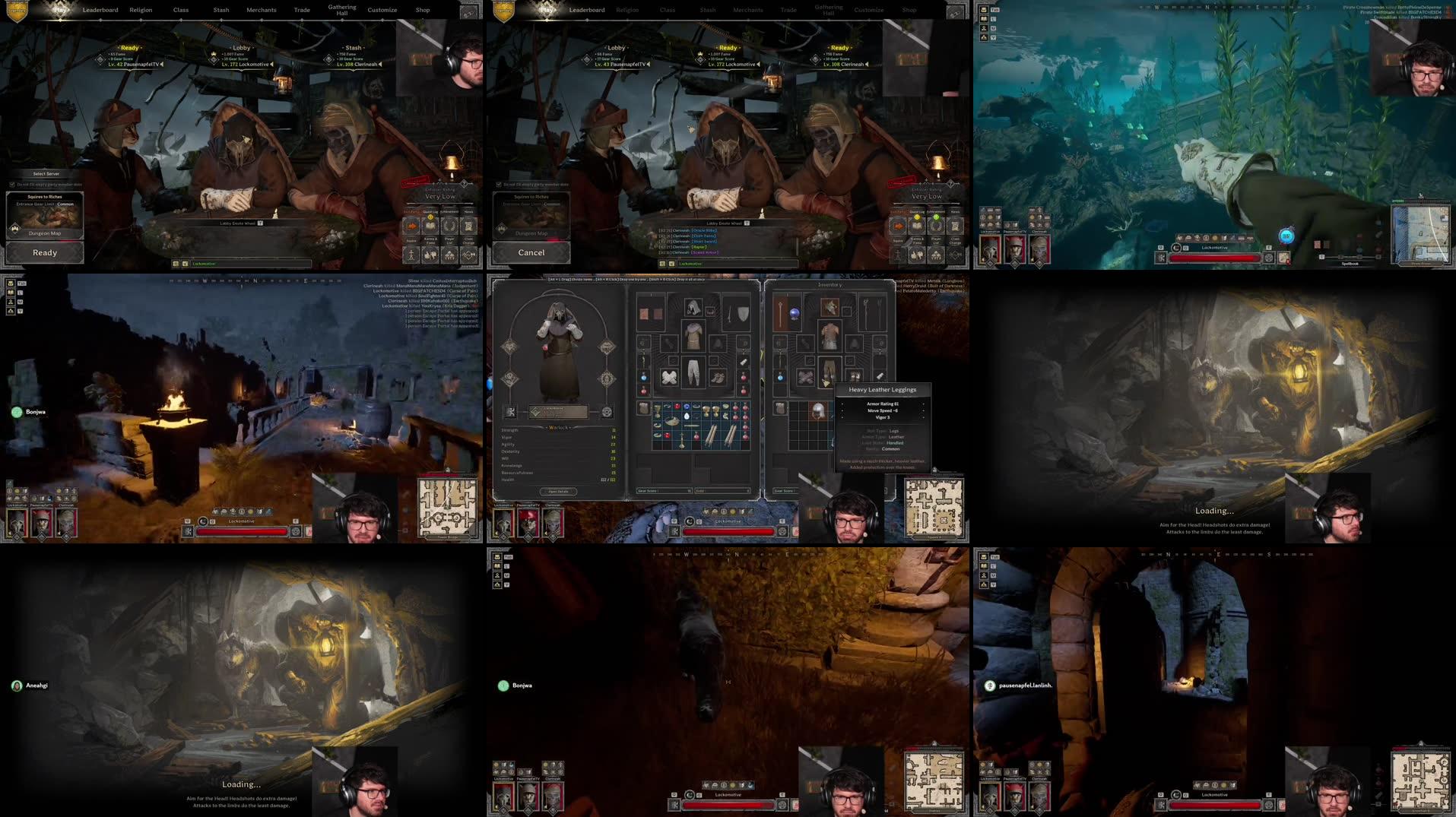1456x817 pixels.
Task: Open the Player List icon
Action: pos(449,255)
